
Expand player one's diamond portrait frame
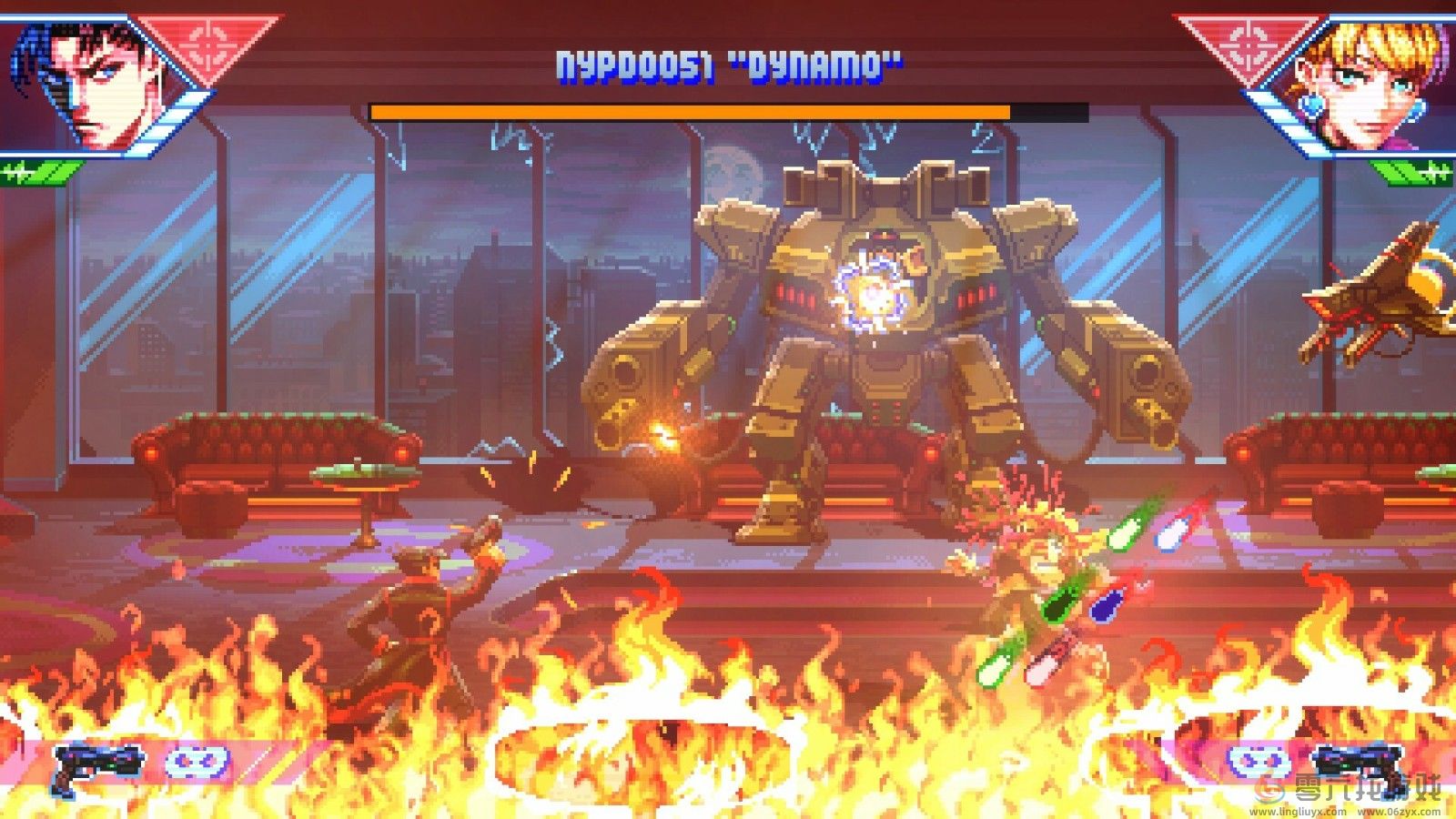coord(96,82)
